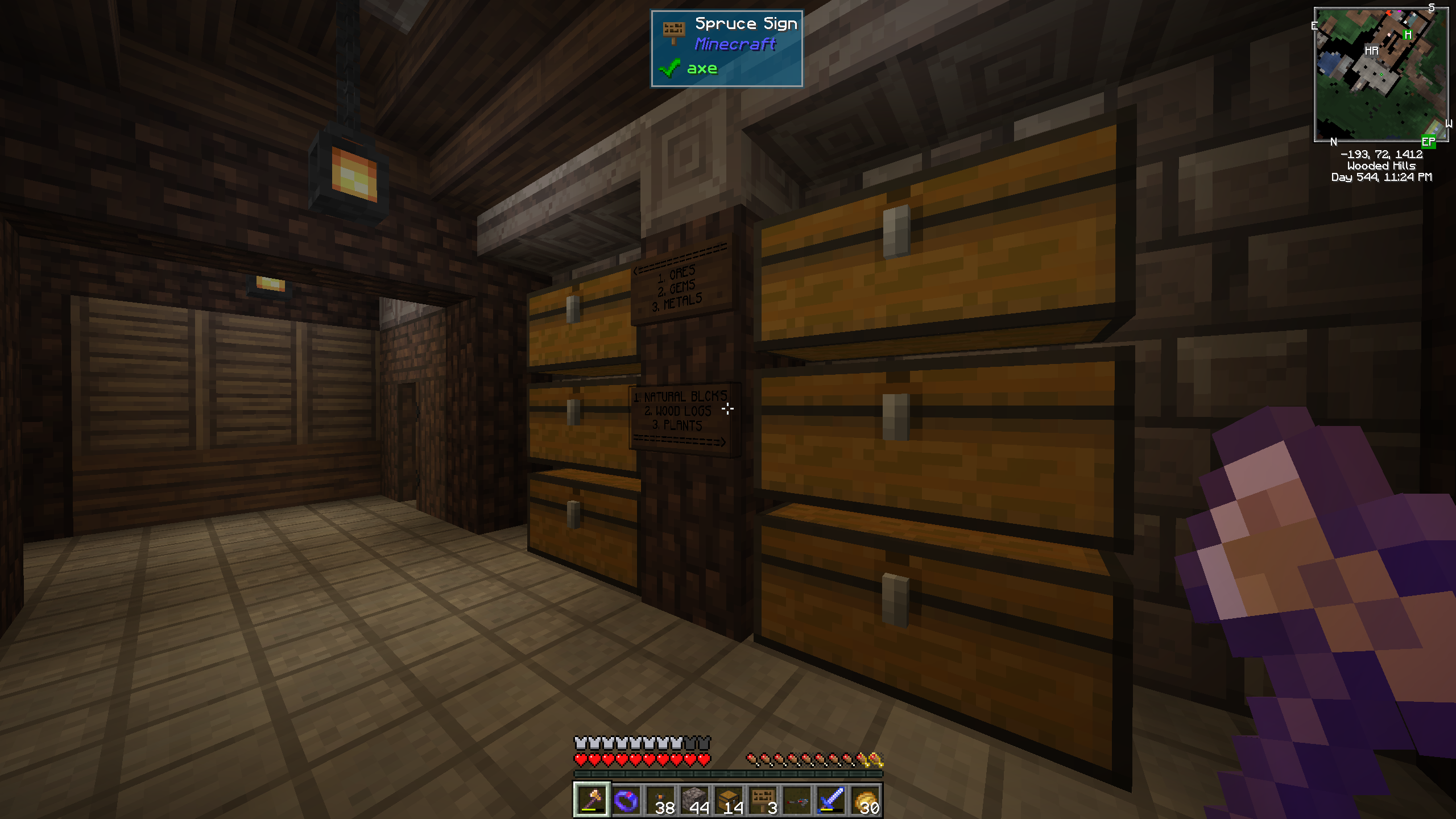This screenshot has height=819, width=1456.
Task: Select the axe hotbar slot
Action: (591, 800)
